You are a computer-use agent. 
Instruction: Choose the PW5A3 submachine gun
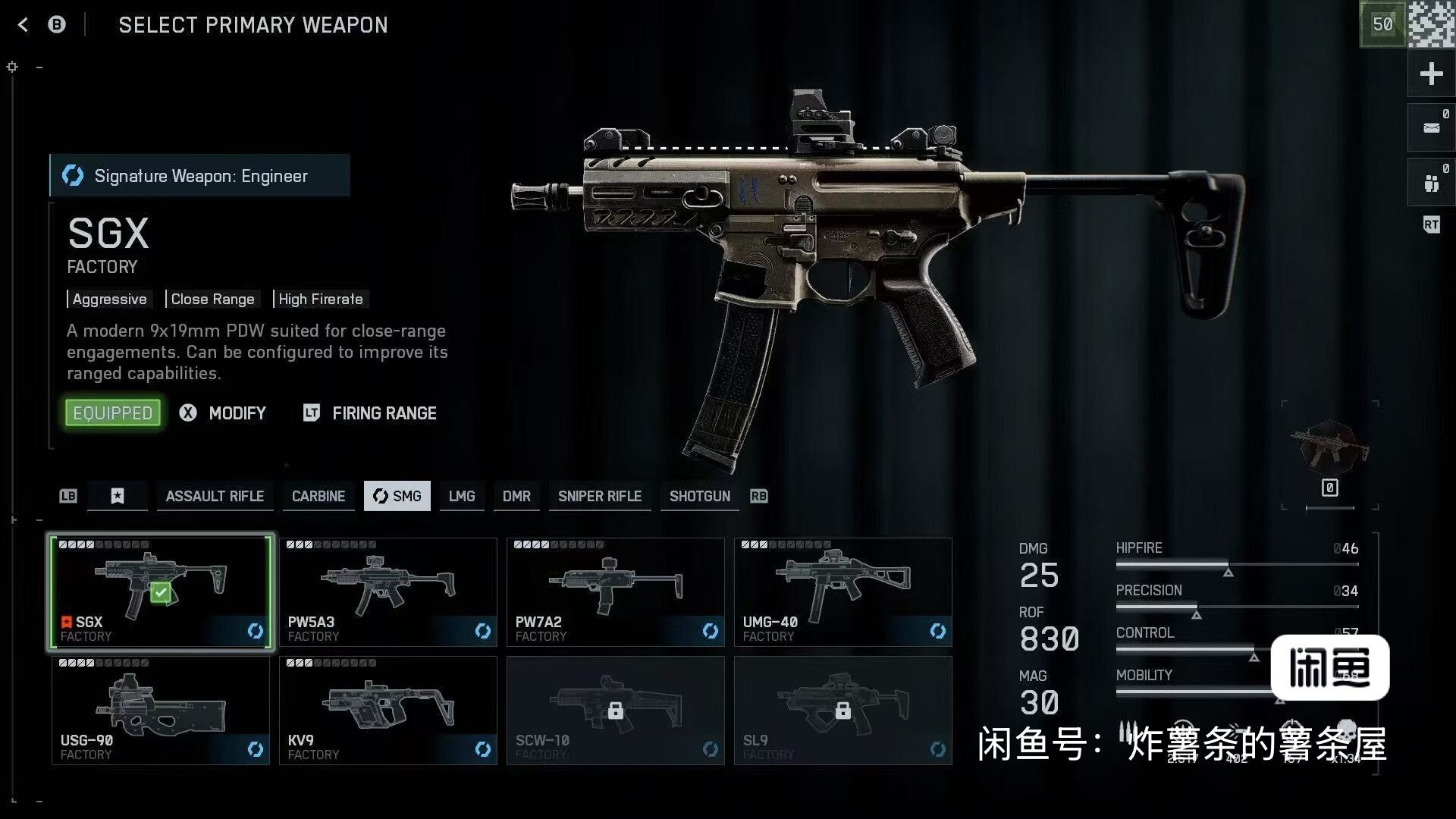click(388, 592)
